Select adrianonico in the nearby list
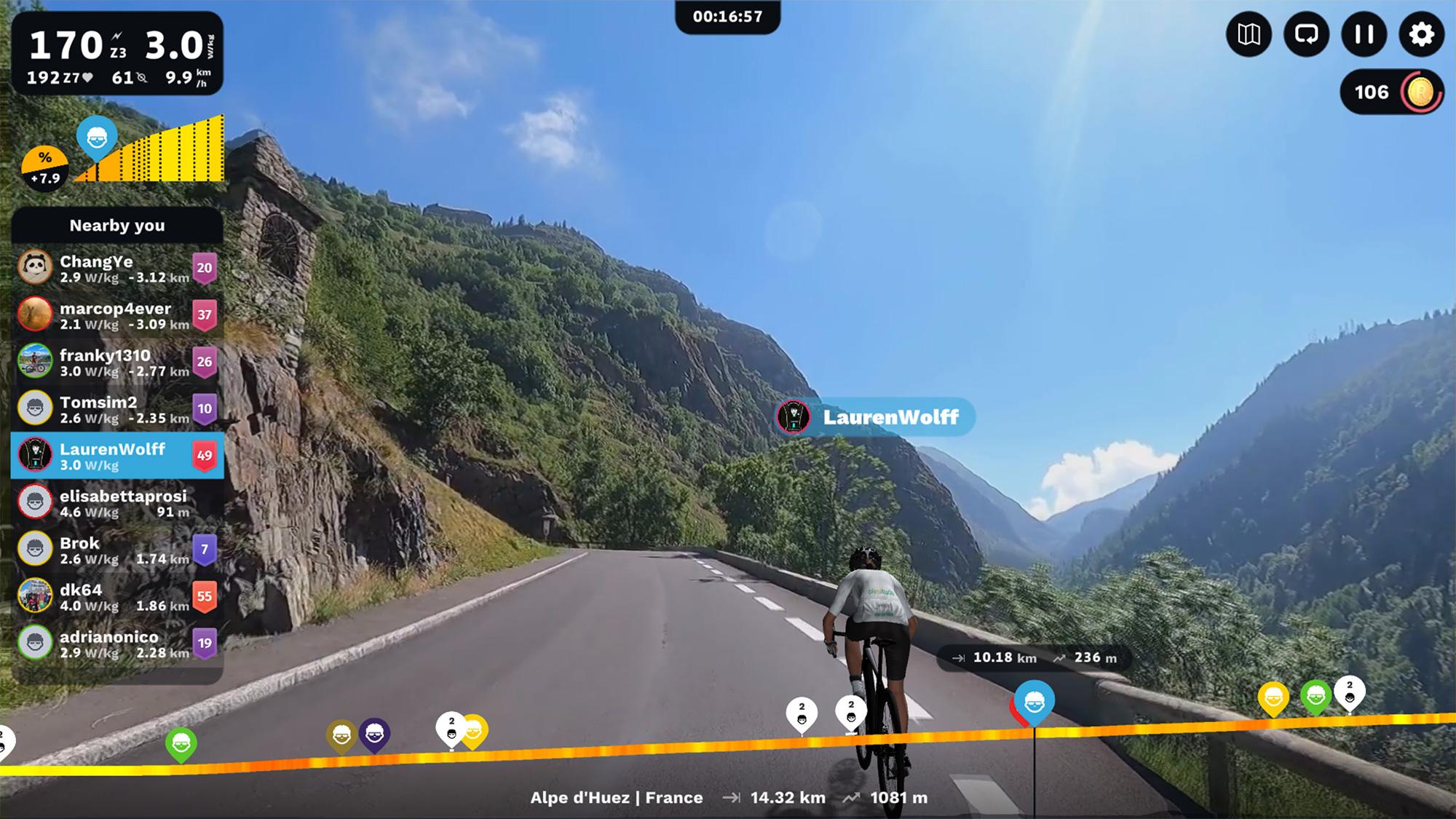The height and width of the screenshot is (819, 1456). point(116,644)
